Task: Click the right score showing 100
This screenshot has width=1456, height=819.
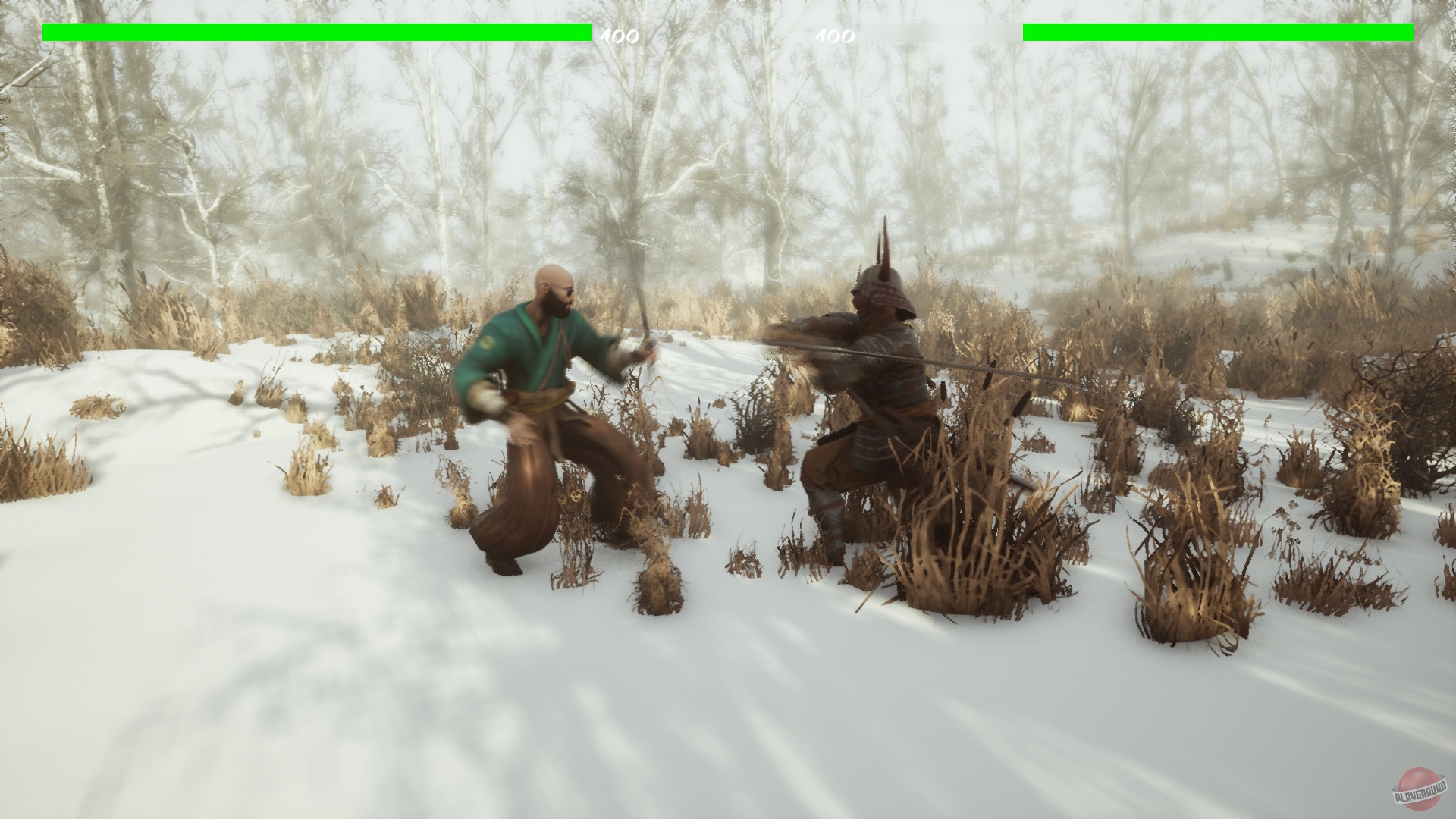Action: [834, 35]
